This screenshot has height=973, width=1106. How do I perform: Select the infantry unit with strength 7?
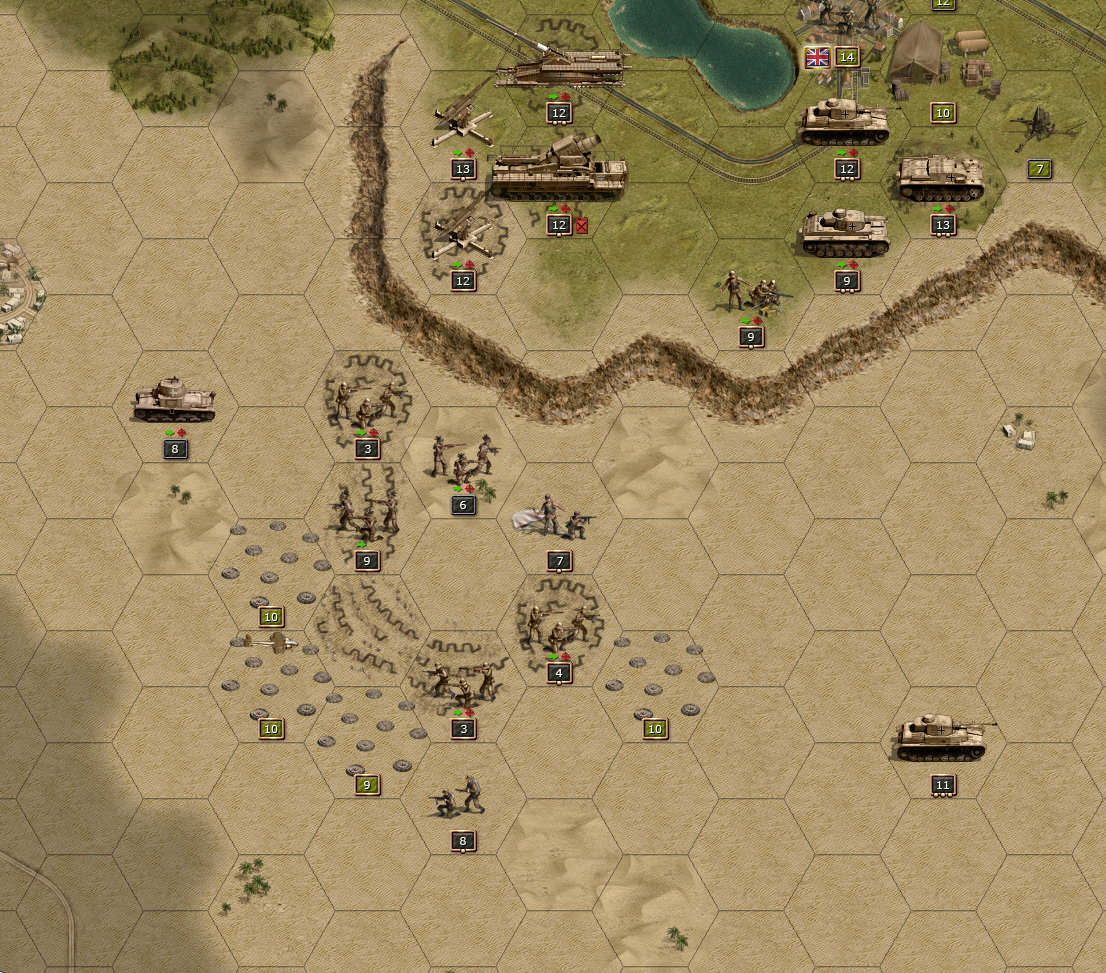pos(558,517)
